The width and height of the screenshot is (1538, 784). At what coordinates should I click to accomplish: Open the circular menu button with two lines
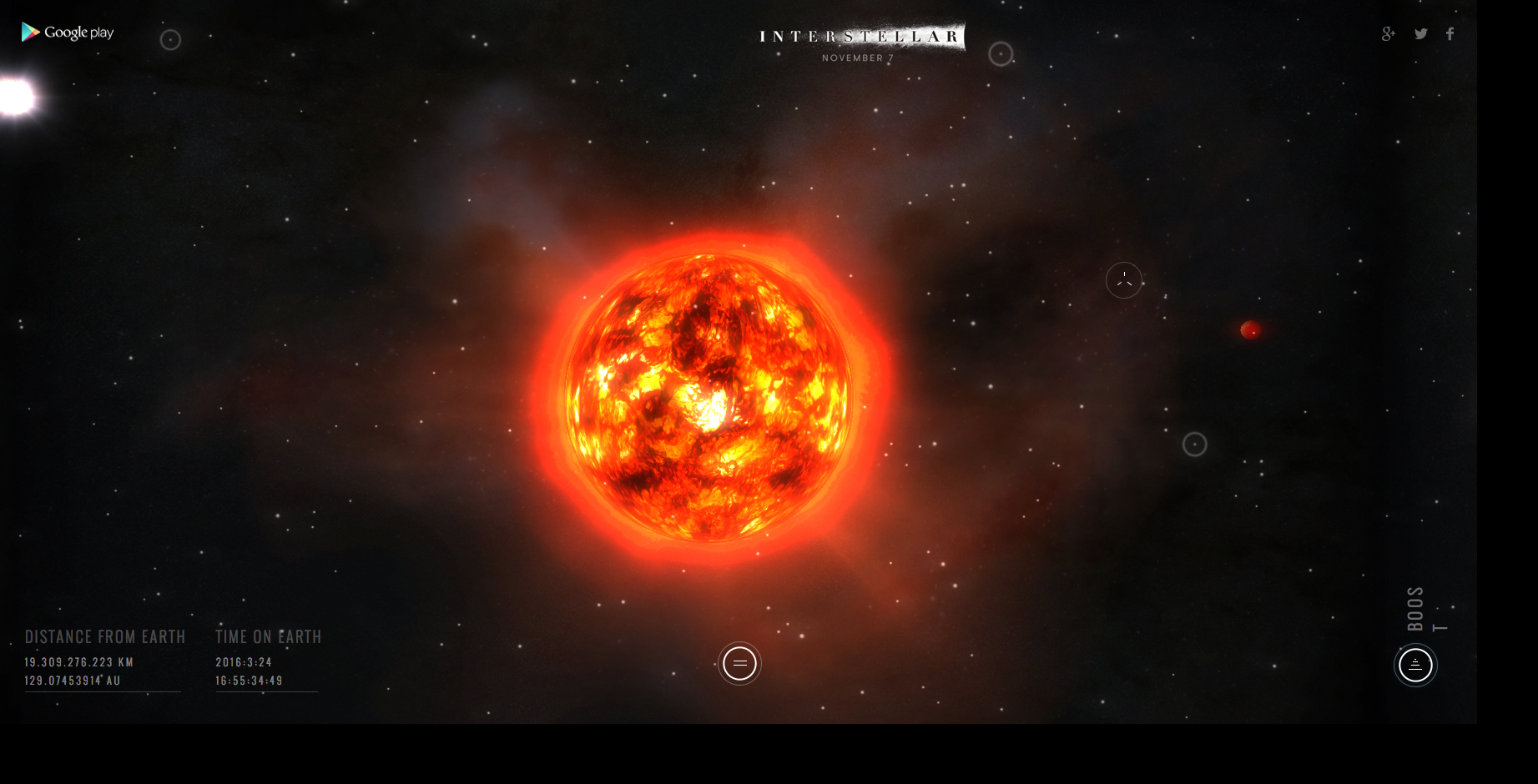tap(739, 664)
